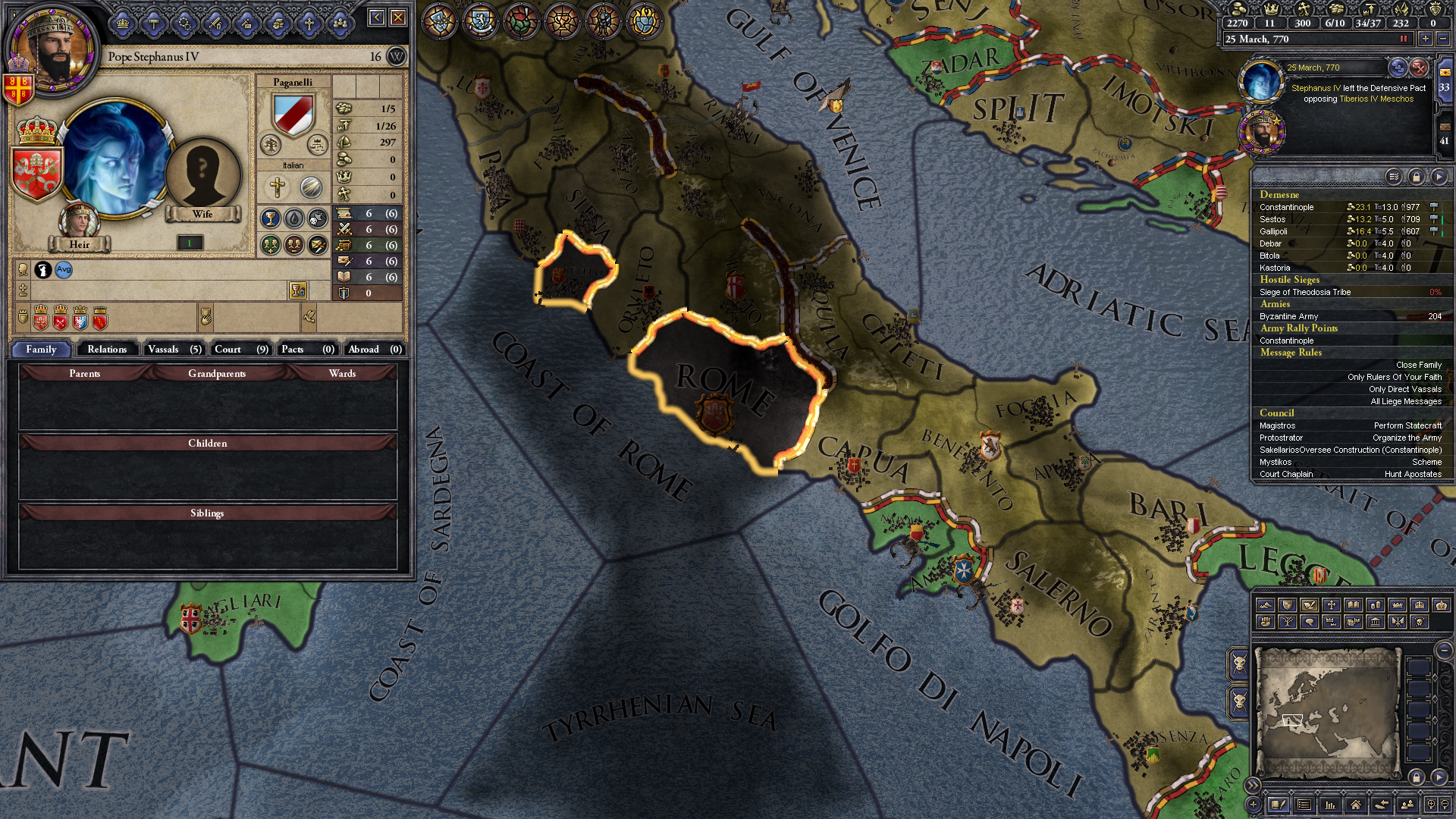Open the Ledger via book icon near minimap
The height and width of the screenshot is (819, 1456).
pyautogui.click(x=1279, y=805)
